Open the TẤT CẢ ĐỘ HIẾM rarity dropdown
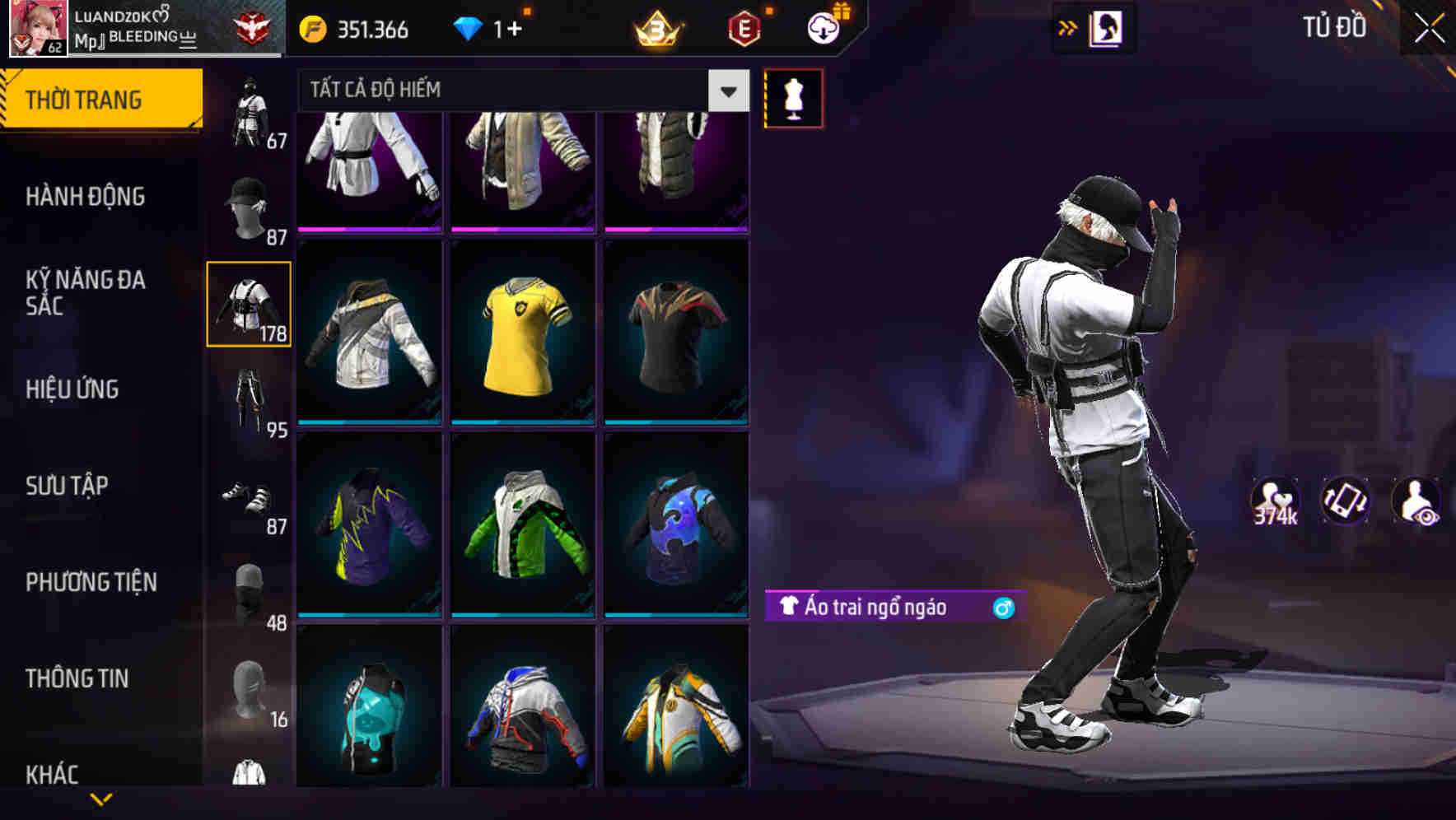The width and height of the screenshot is (1456, 820). pos(519,91)
